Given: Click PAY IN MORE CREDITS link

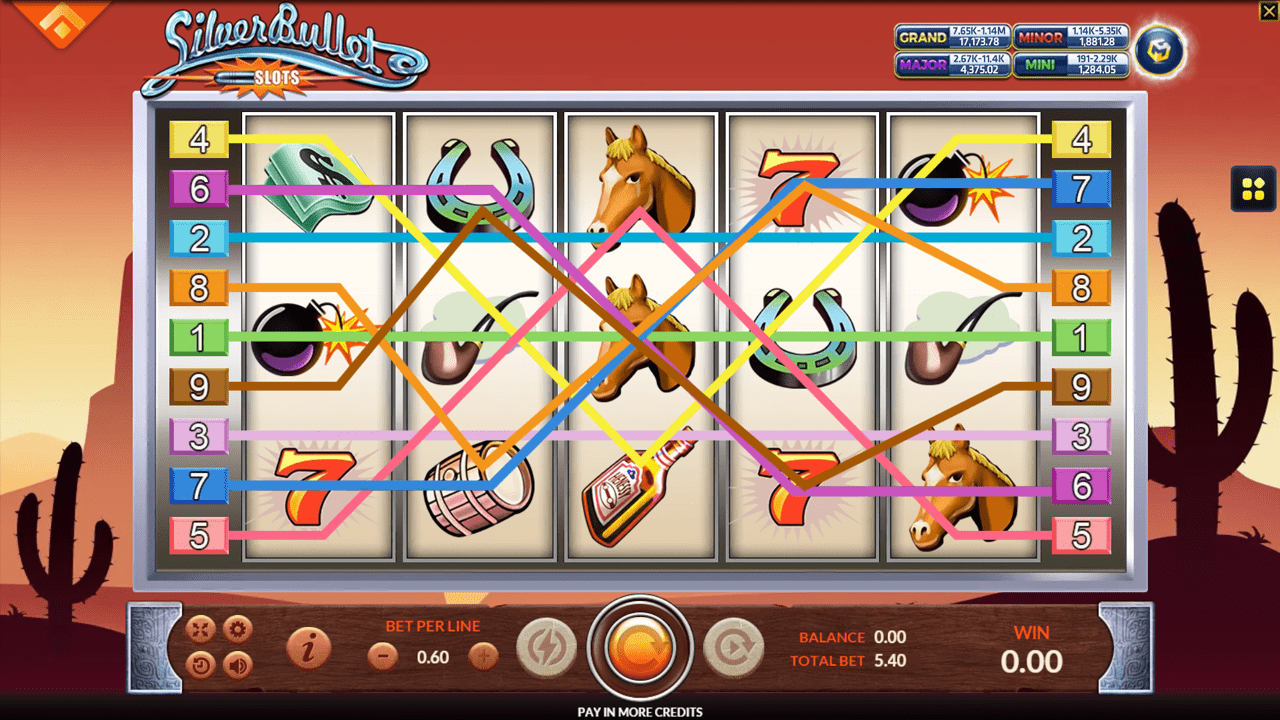Looking at the screenshot, I should [x=640, y=711].
